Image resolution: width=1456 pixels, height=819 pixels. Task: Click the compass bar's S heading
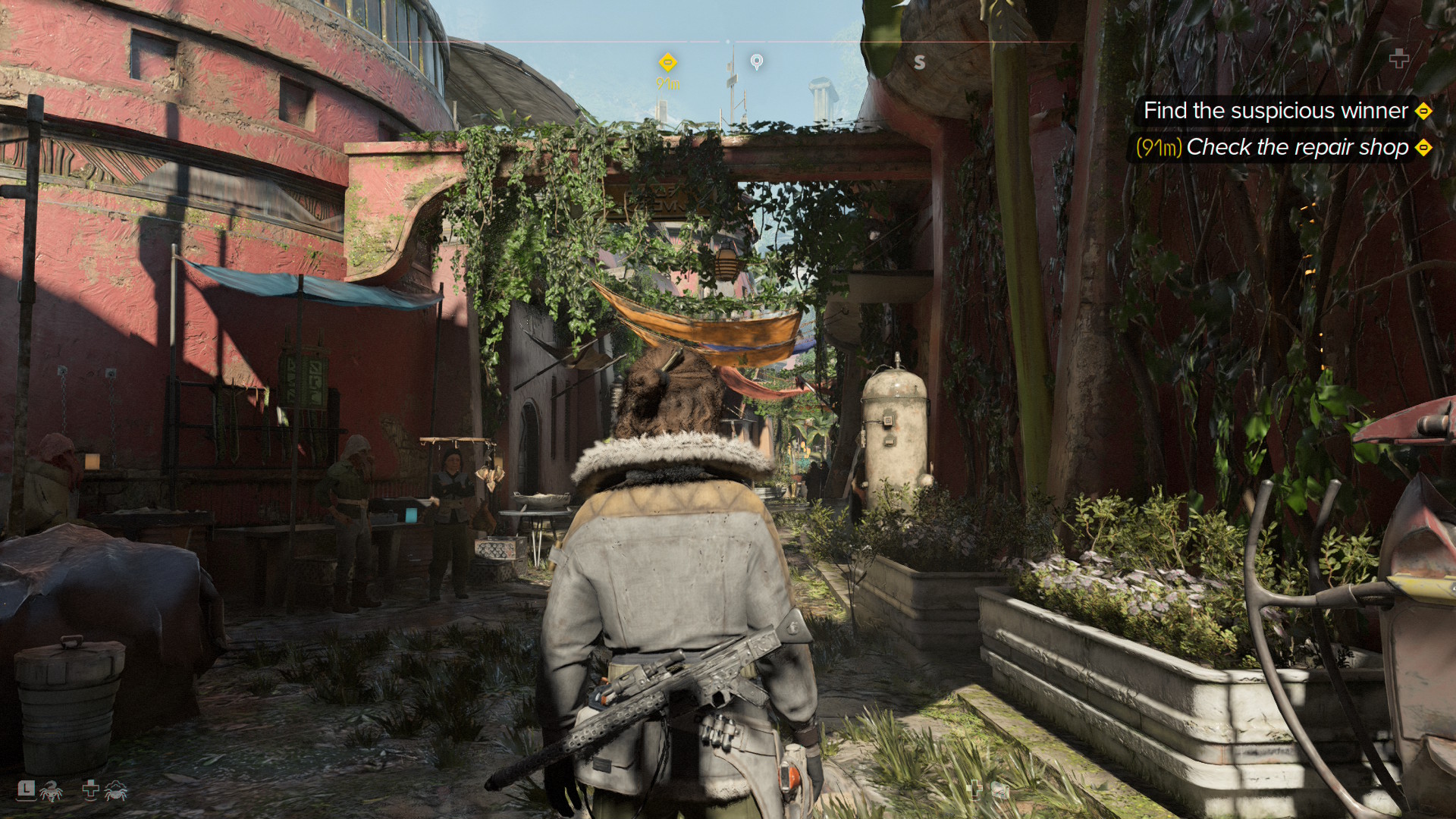coord(919,62)
